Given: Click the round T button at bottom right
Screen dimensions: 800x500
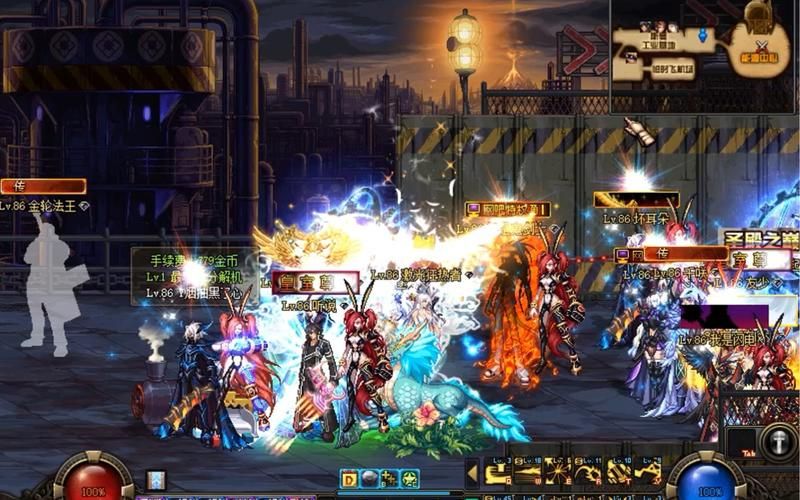Looking at the screenshot, I should [x=776, y=440].
